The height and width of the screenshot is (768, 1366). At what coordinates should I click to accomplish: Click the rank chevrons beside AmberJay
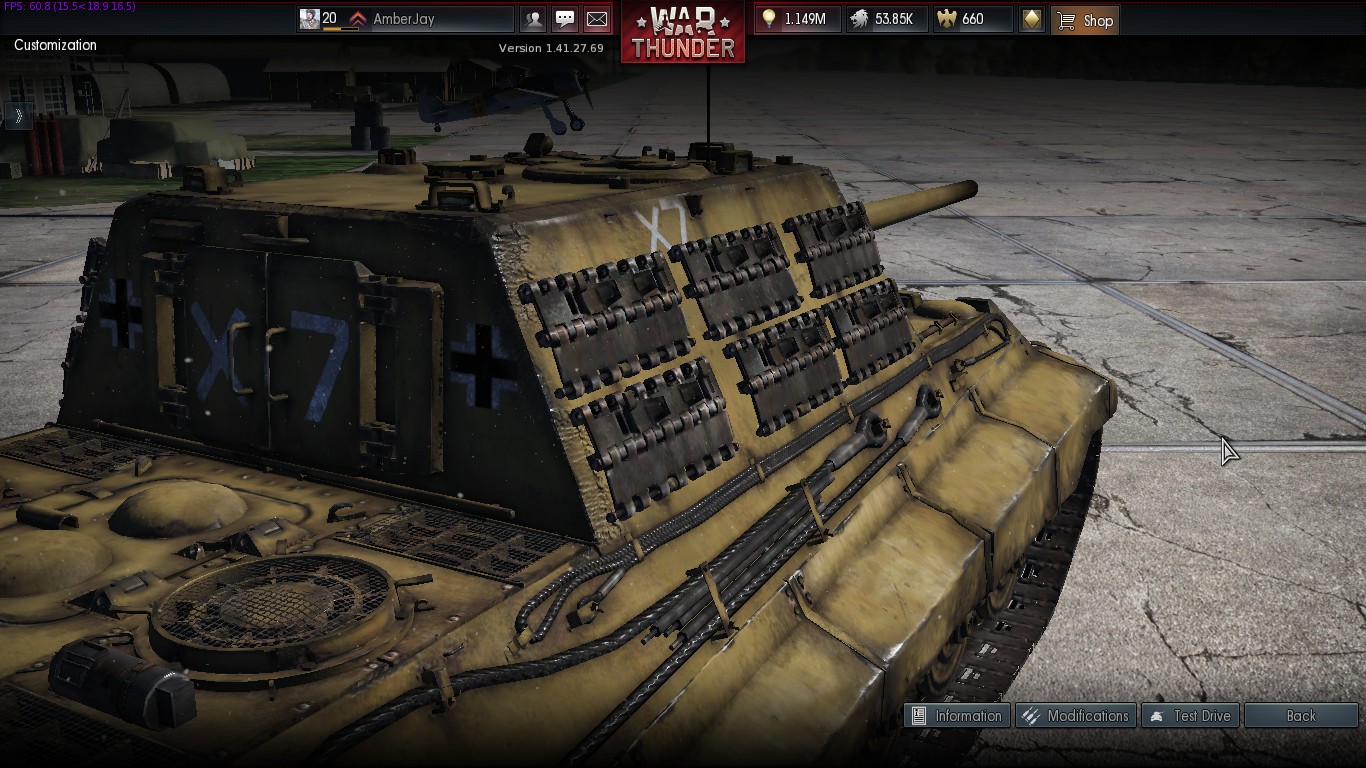pos(358,17)
